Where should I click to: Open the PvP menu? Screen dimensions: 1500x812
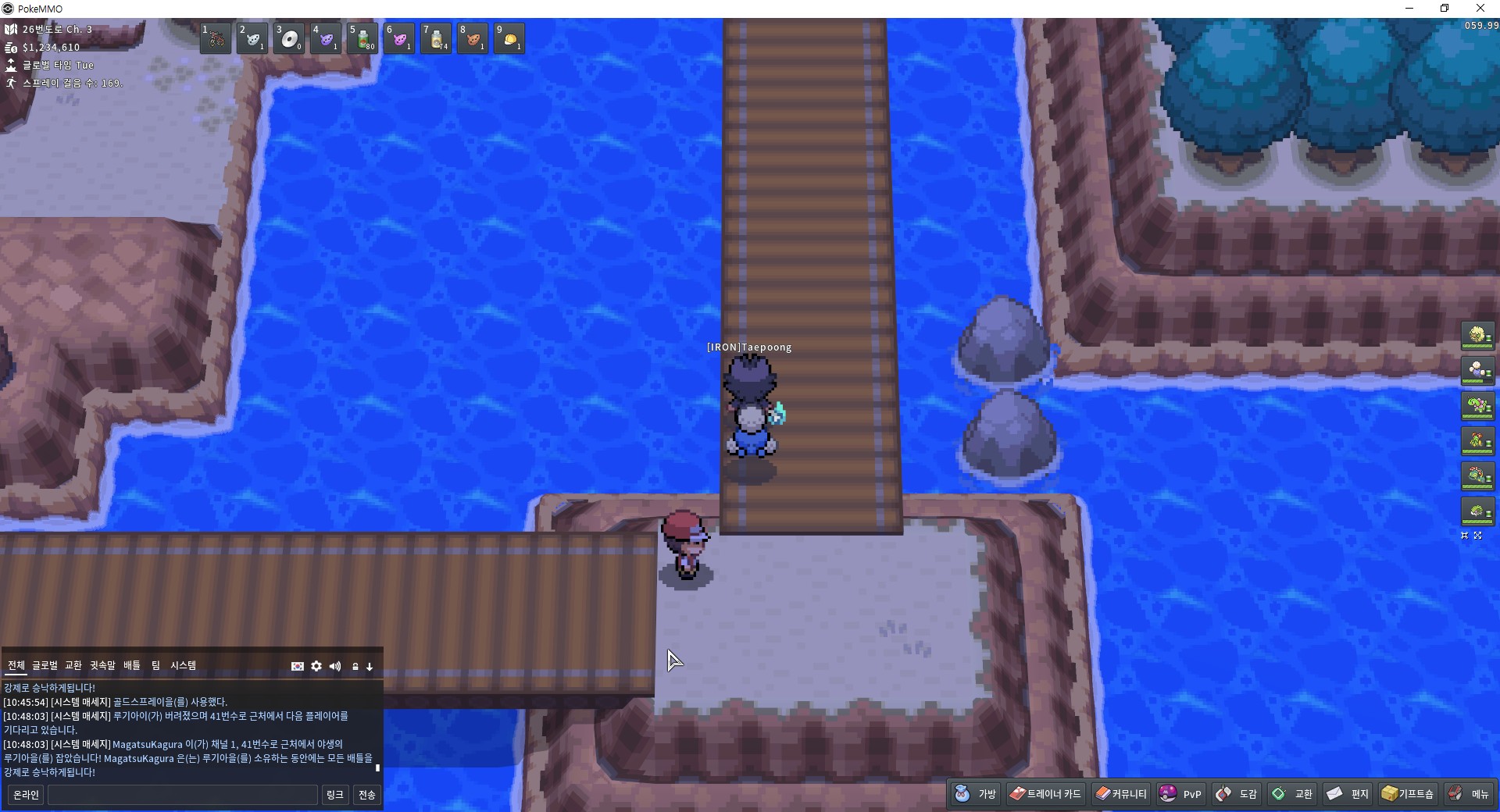1180,794
